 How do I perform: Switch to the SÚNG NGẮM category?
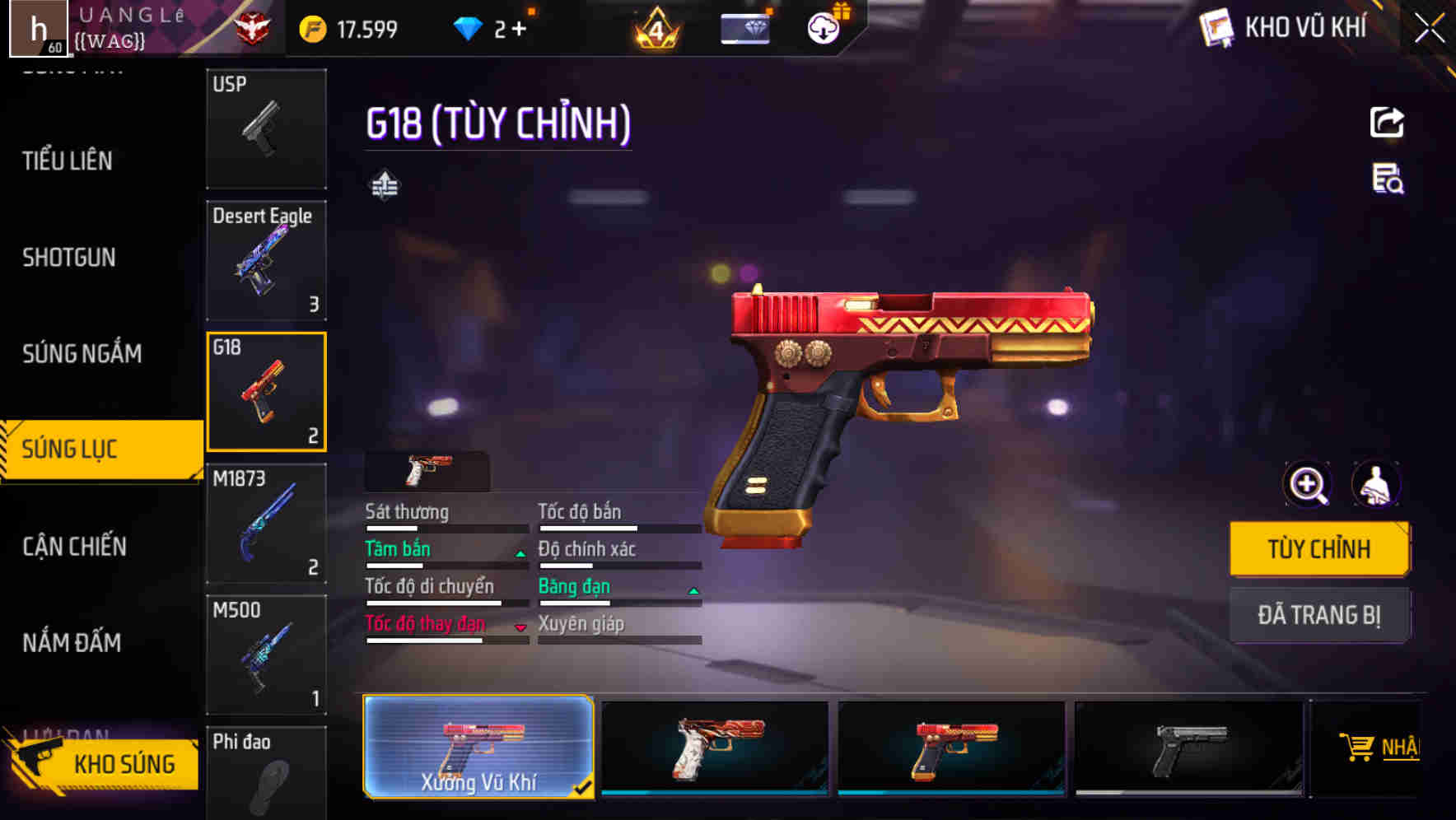click(x=82, y=352)
